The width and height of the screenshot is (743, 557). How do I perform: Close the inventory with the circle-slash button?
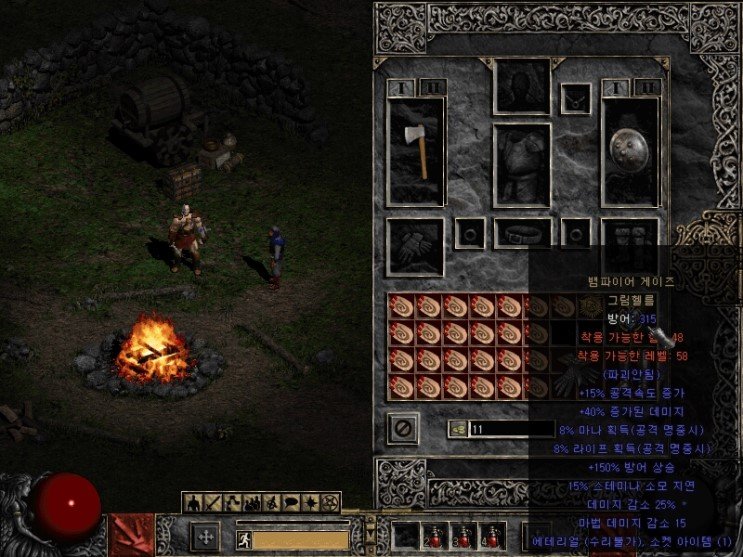403,429
